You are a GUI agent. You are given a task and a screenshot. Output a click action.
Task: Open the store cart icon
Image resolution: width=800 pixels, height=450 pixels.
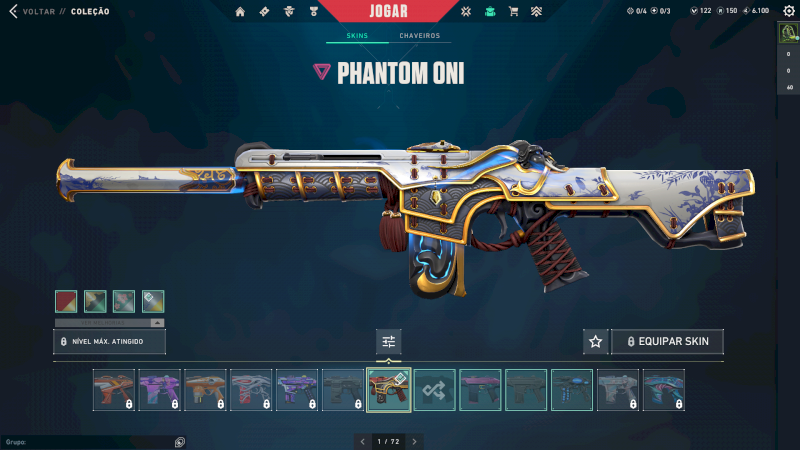tap(513, 11)
